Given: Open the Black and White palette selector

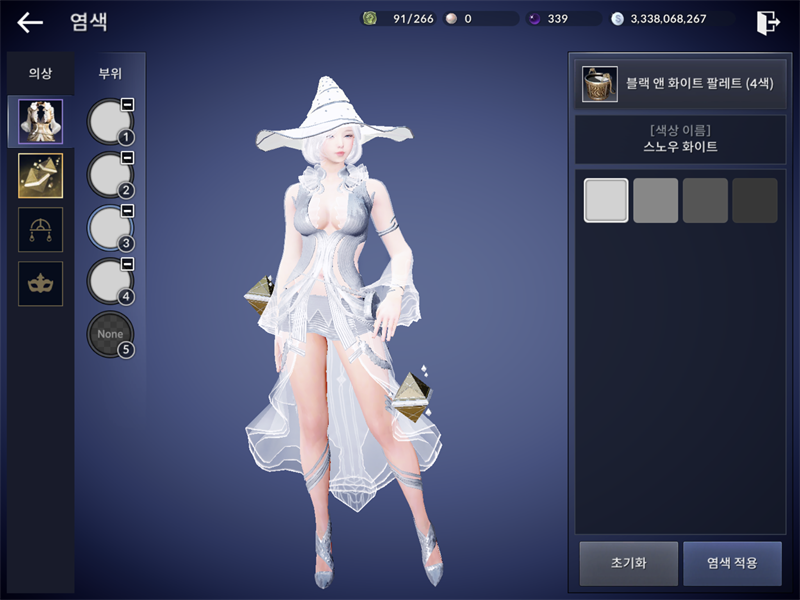Looking at the screenshot, I should (x=676, y=84).
